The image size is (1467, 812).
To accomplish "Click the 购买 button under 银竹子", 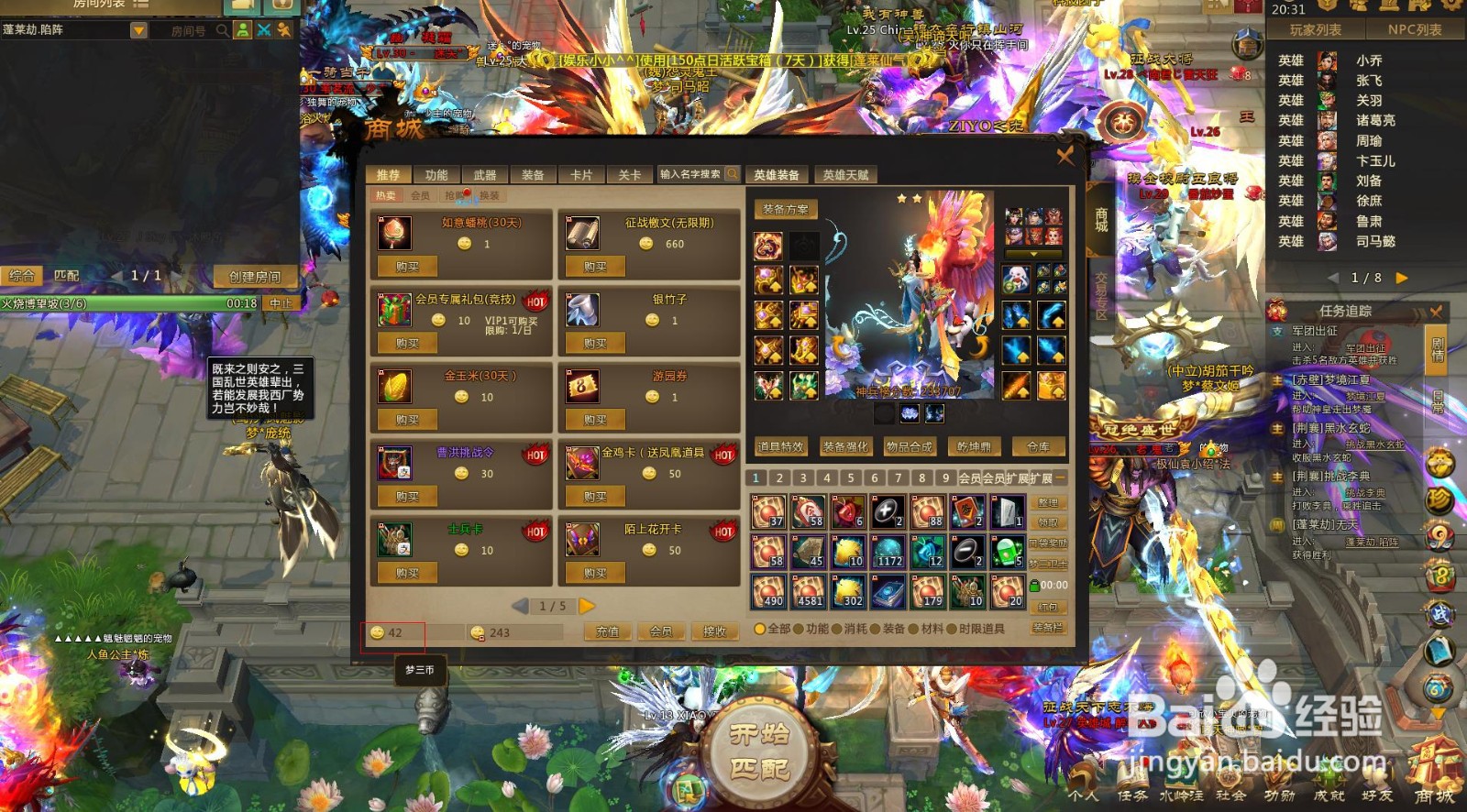I will tap(594, 343).
